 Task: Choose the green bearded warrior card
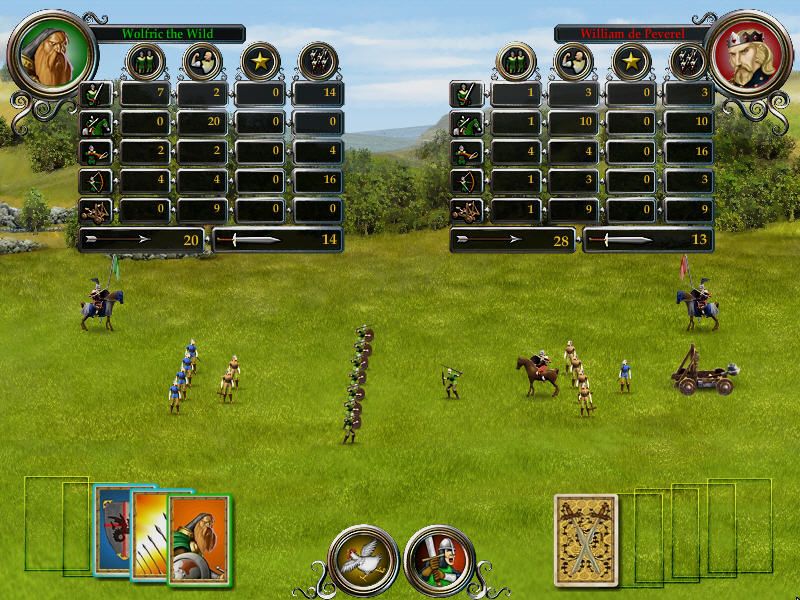pos(198,538)
